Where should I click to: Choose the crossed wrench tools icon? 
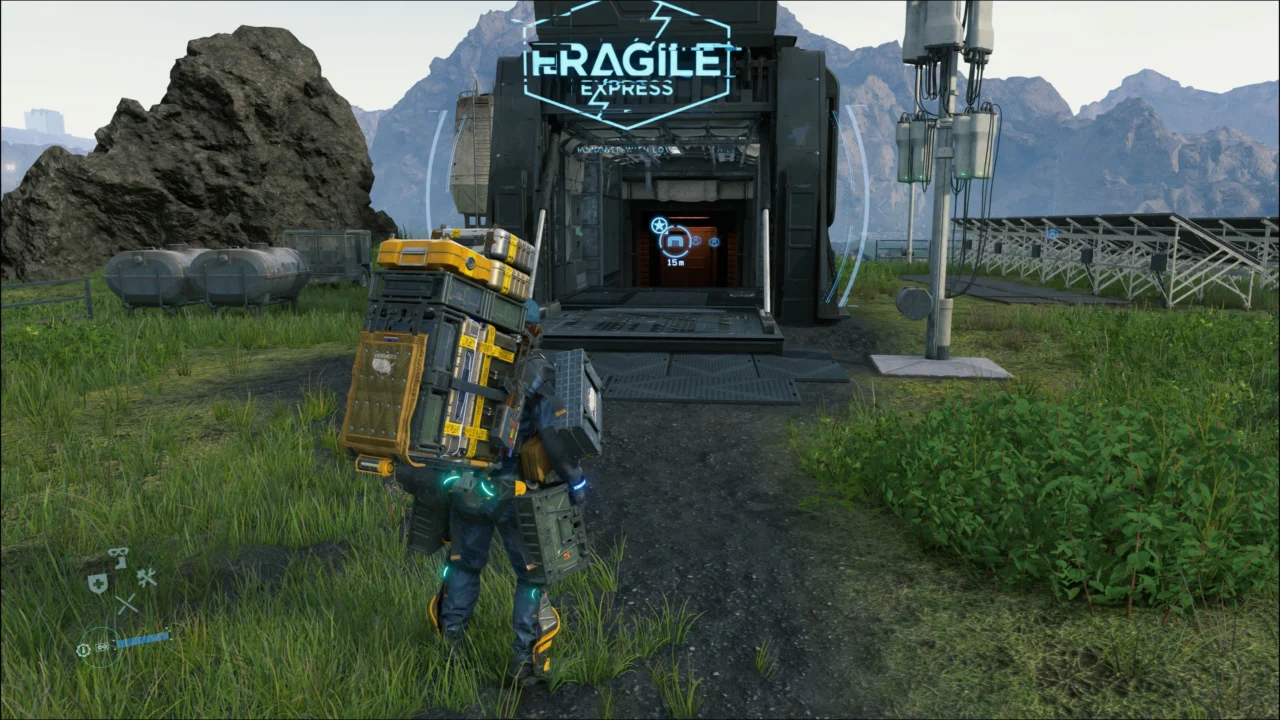(147, 577)
